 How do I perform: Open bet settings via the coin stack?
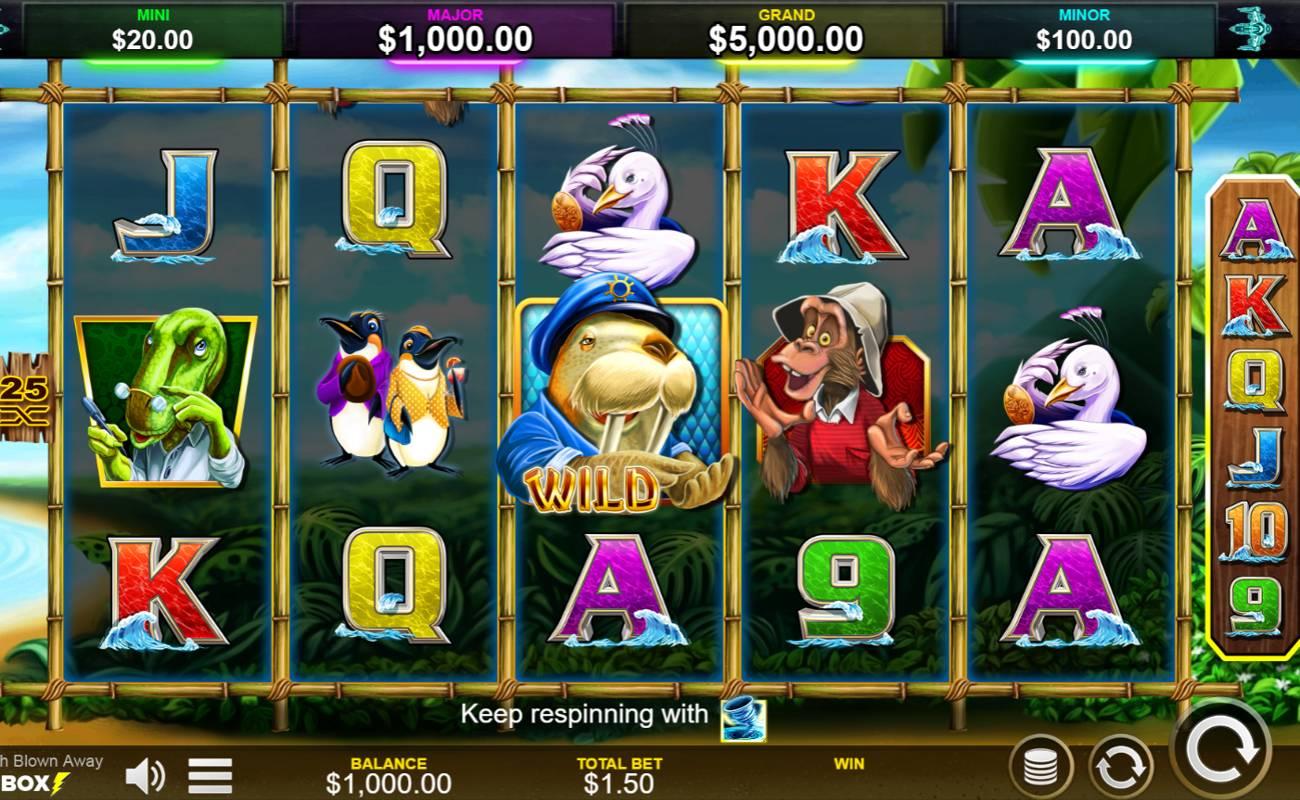[x=1041, y=768]
